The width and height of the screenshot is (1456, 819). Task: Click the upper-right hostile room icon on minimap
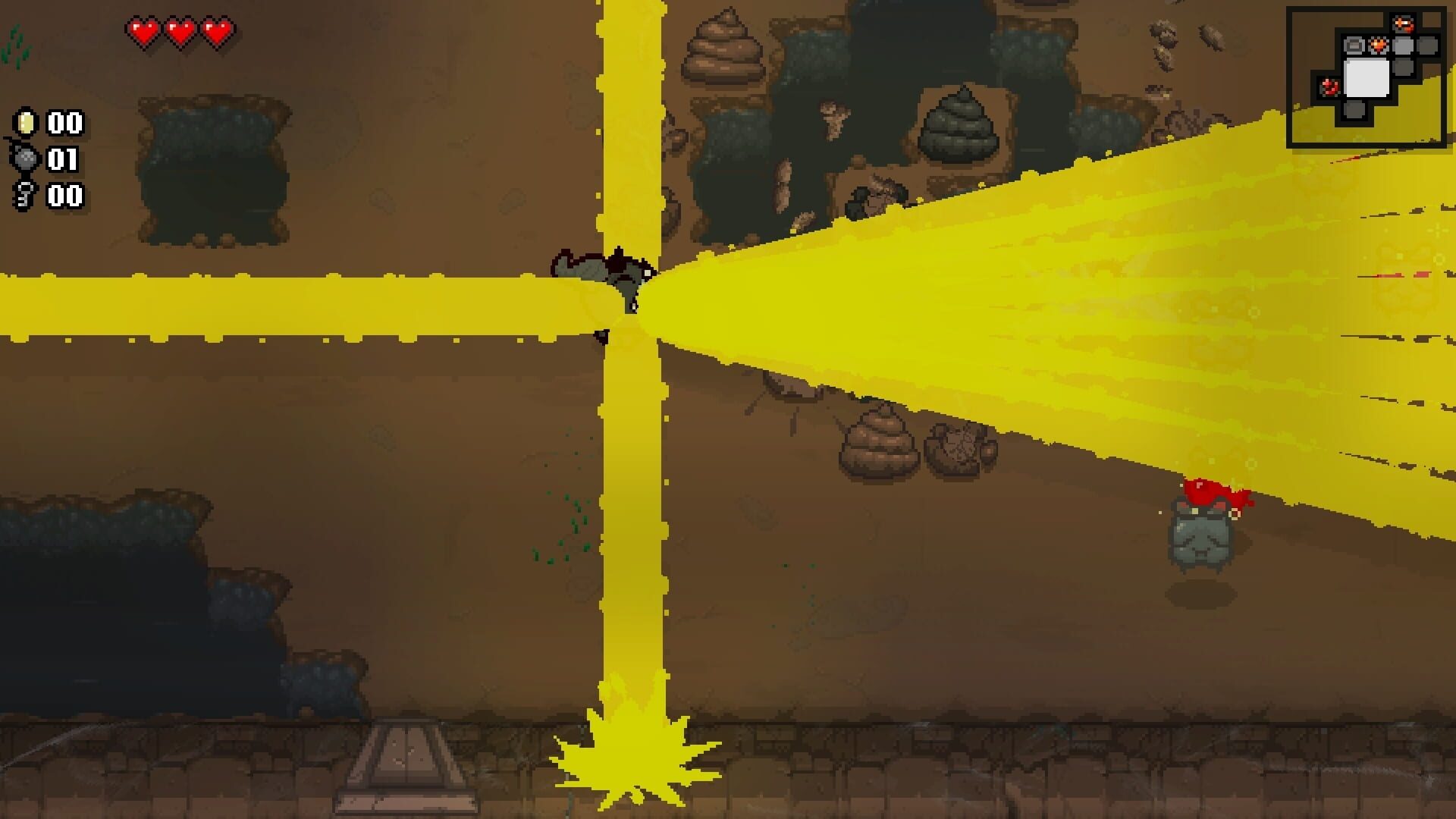[1404, 24]
